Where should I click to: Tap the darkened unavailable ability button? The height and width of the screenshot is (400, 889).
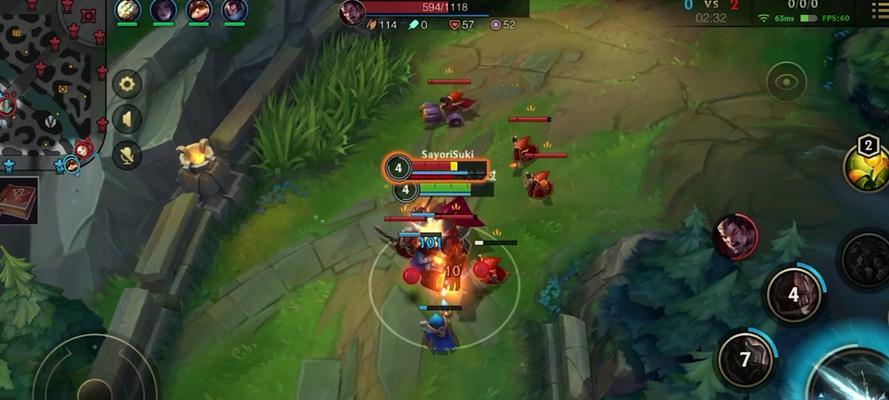(x=863, y=259)
